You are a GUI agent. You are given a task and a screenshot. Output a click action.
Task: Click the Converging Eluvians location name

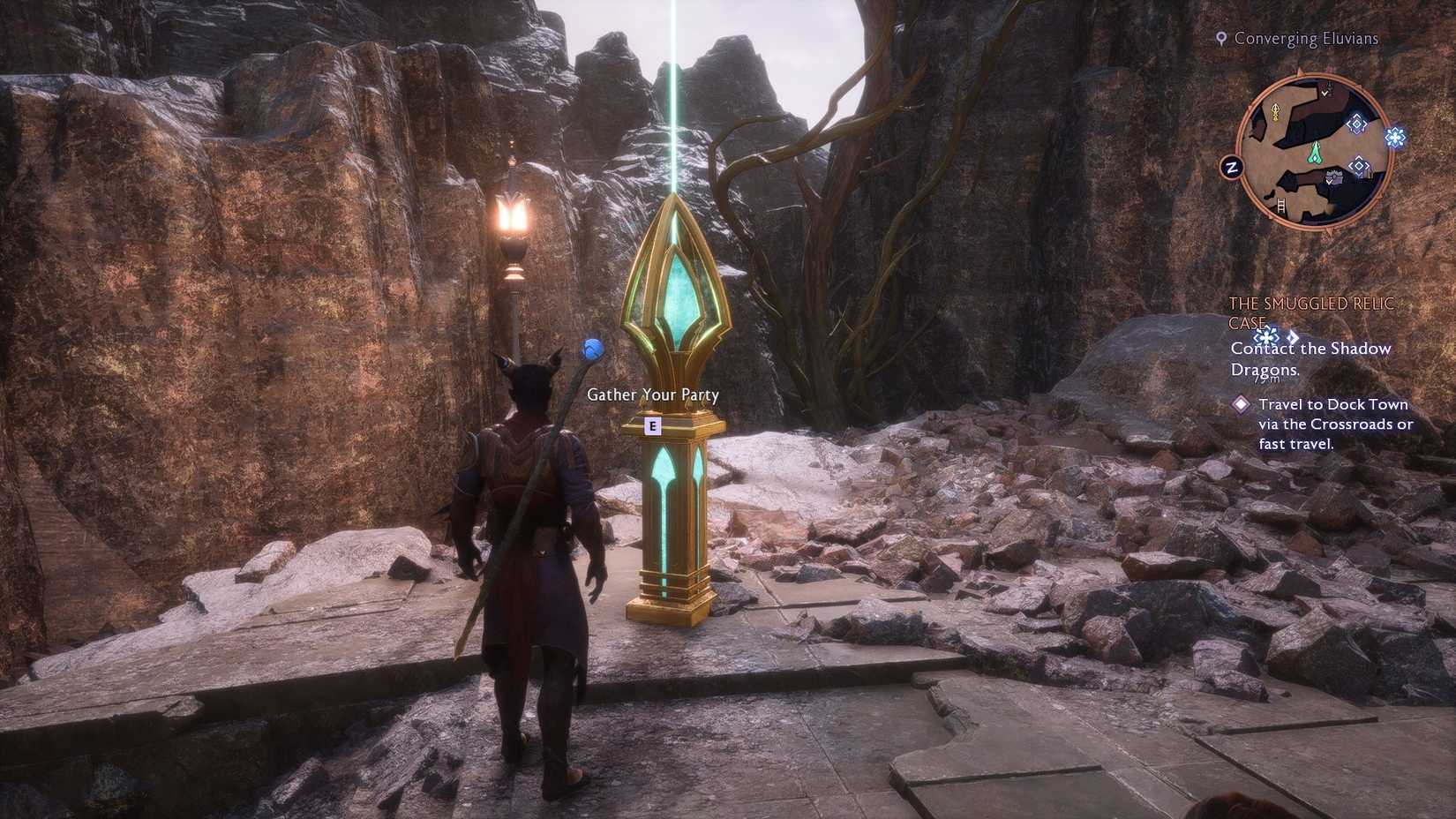[x=1306, y=38]
